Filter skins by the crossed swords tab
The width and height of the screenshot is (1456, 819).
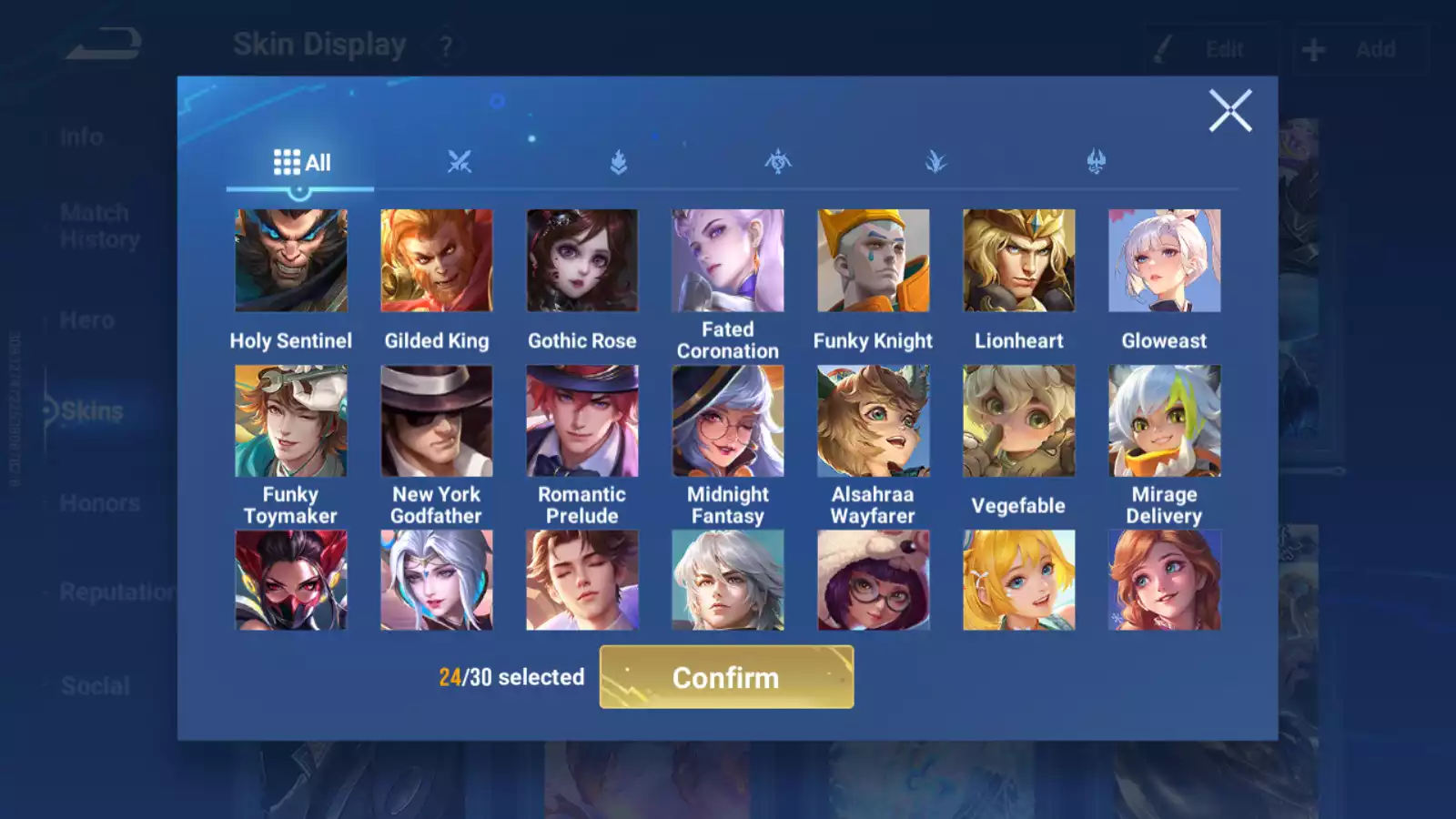[x=460, y=163]
